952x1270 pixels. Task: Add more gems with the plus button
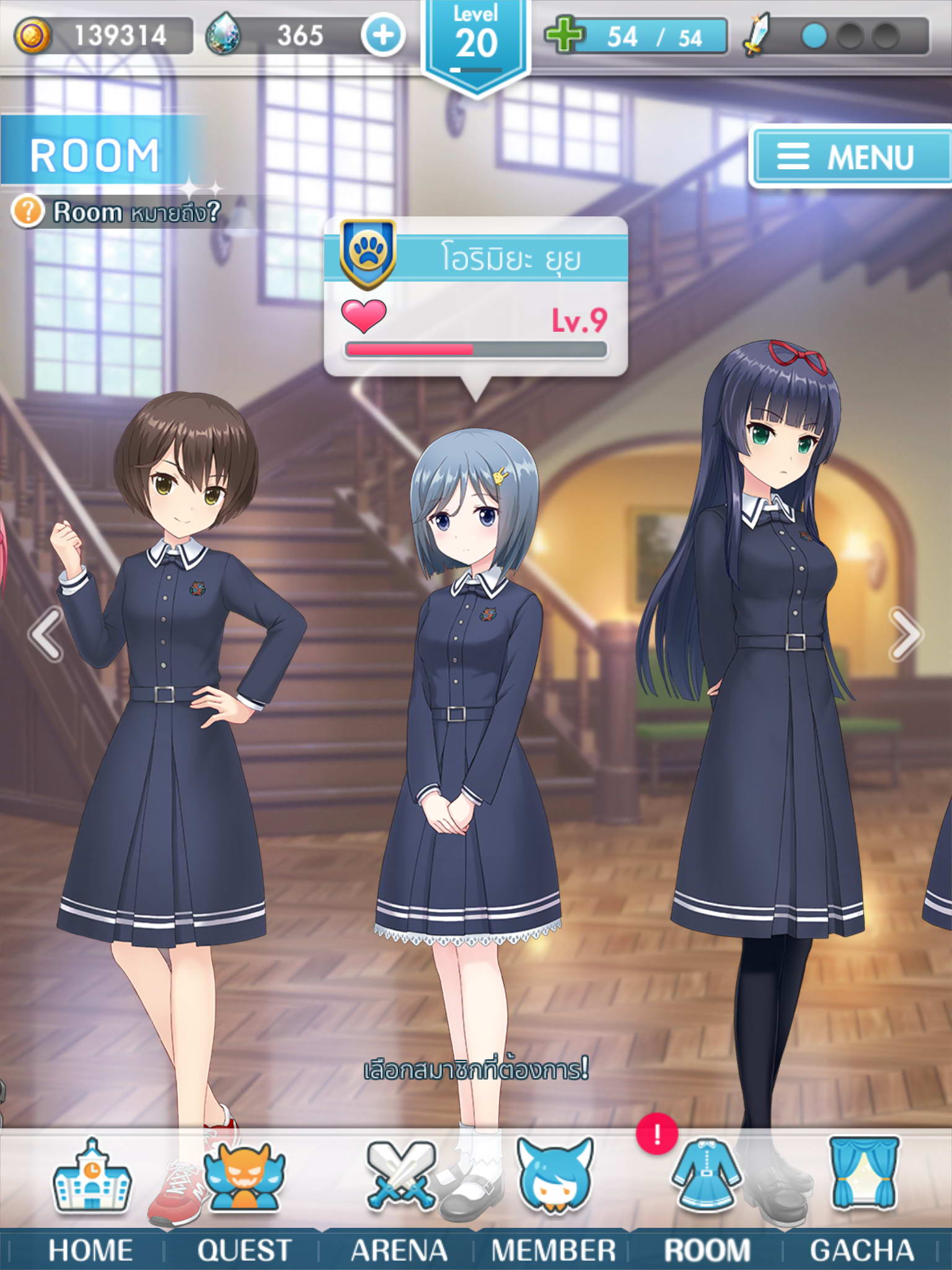click(x=383, y=35)
